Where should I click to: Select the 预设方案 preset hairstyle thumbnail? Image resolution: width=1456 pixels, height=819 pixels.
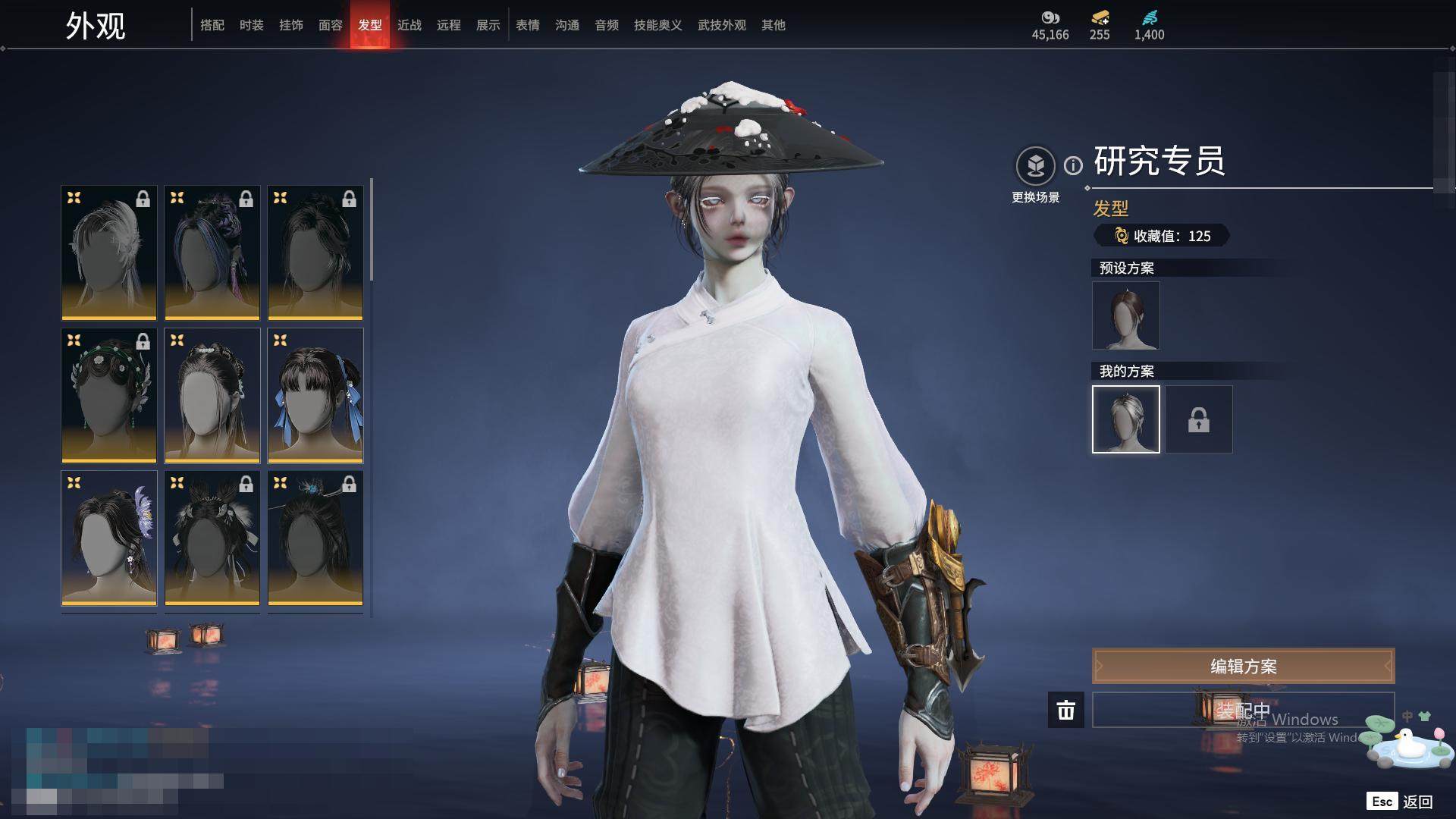click(x=1126, y=315)
